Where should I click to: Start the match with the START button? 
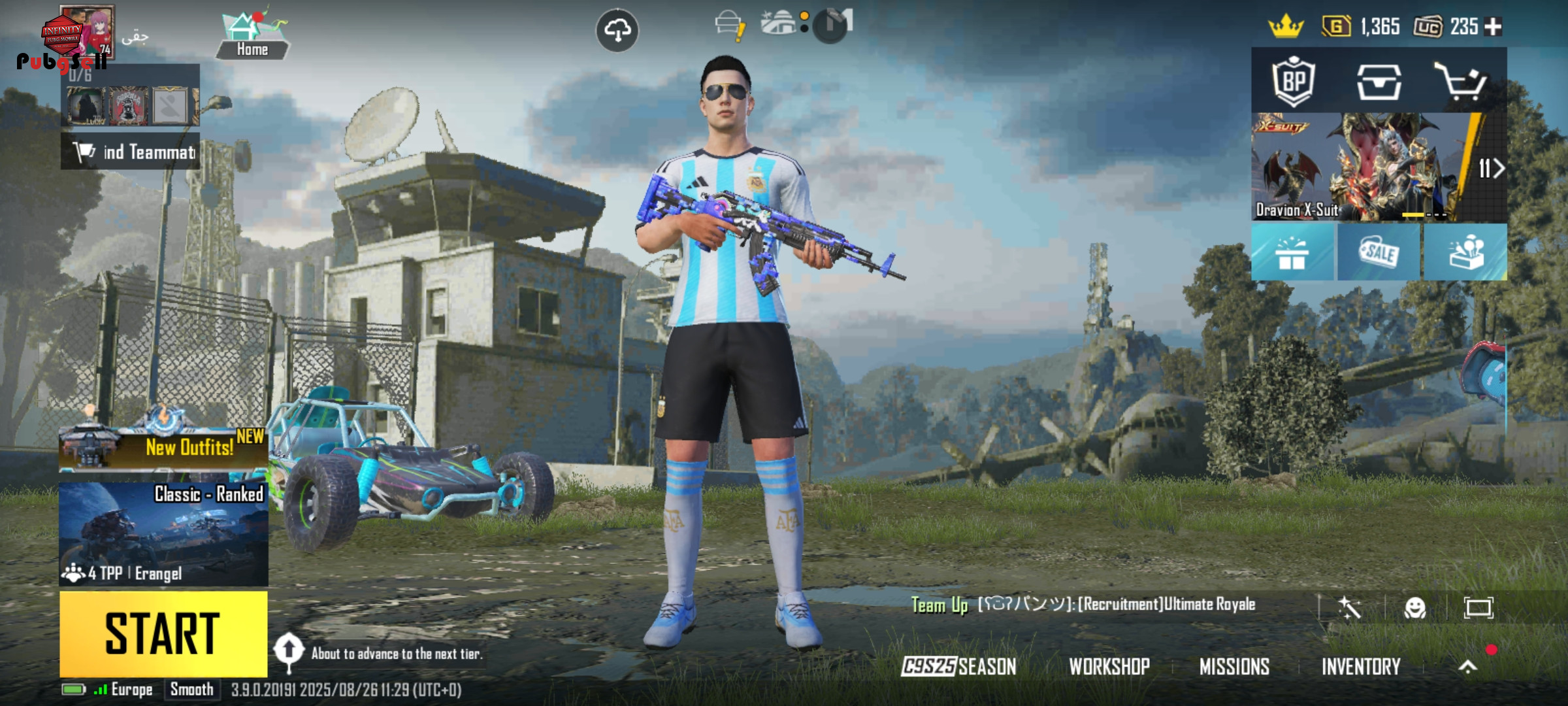pos(163,633)
